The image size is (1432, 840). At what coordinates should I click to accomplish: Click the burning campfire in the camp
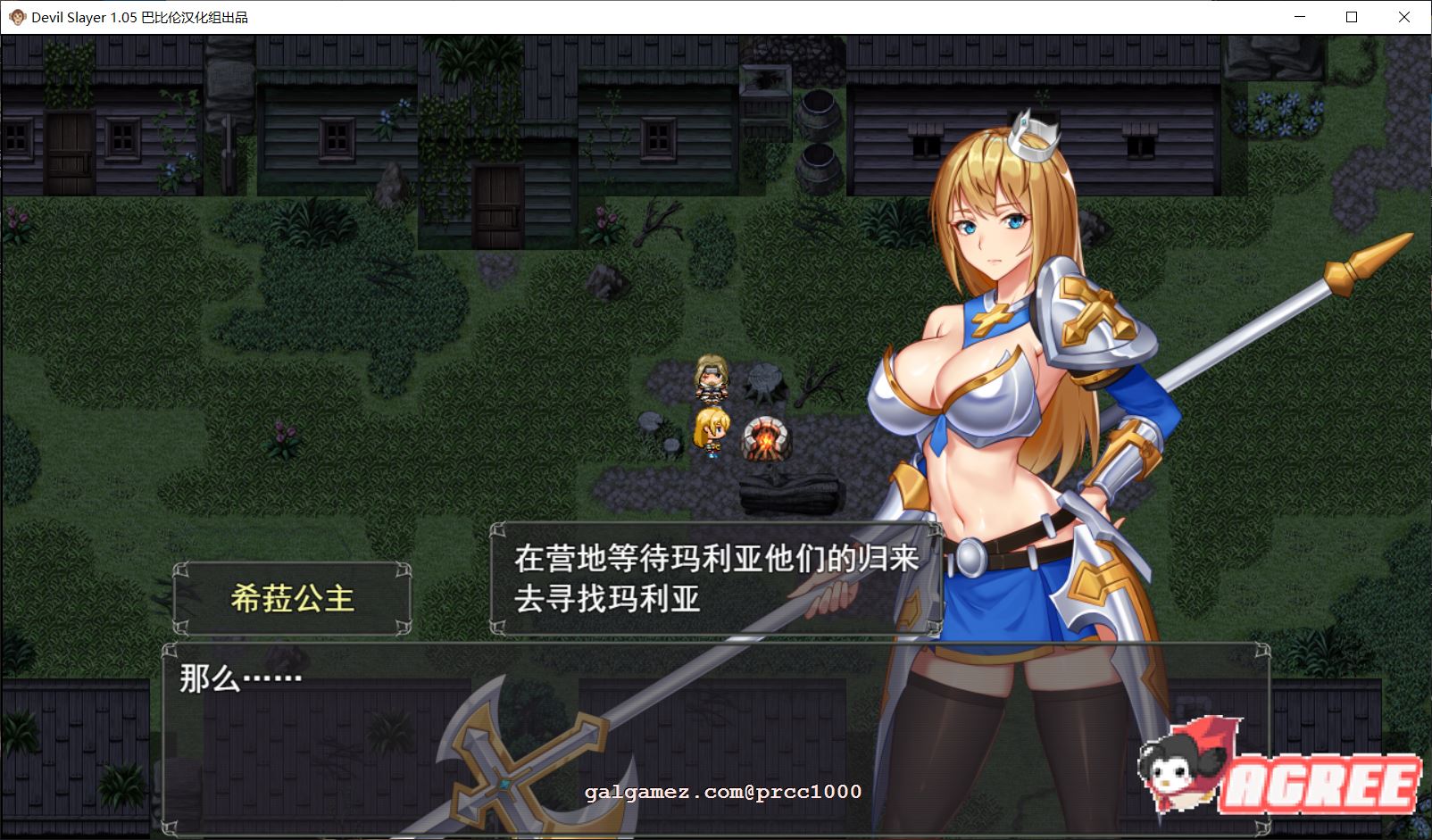point(768,439)
